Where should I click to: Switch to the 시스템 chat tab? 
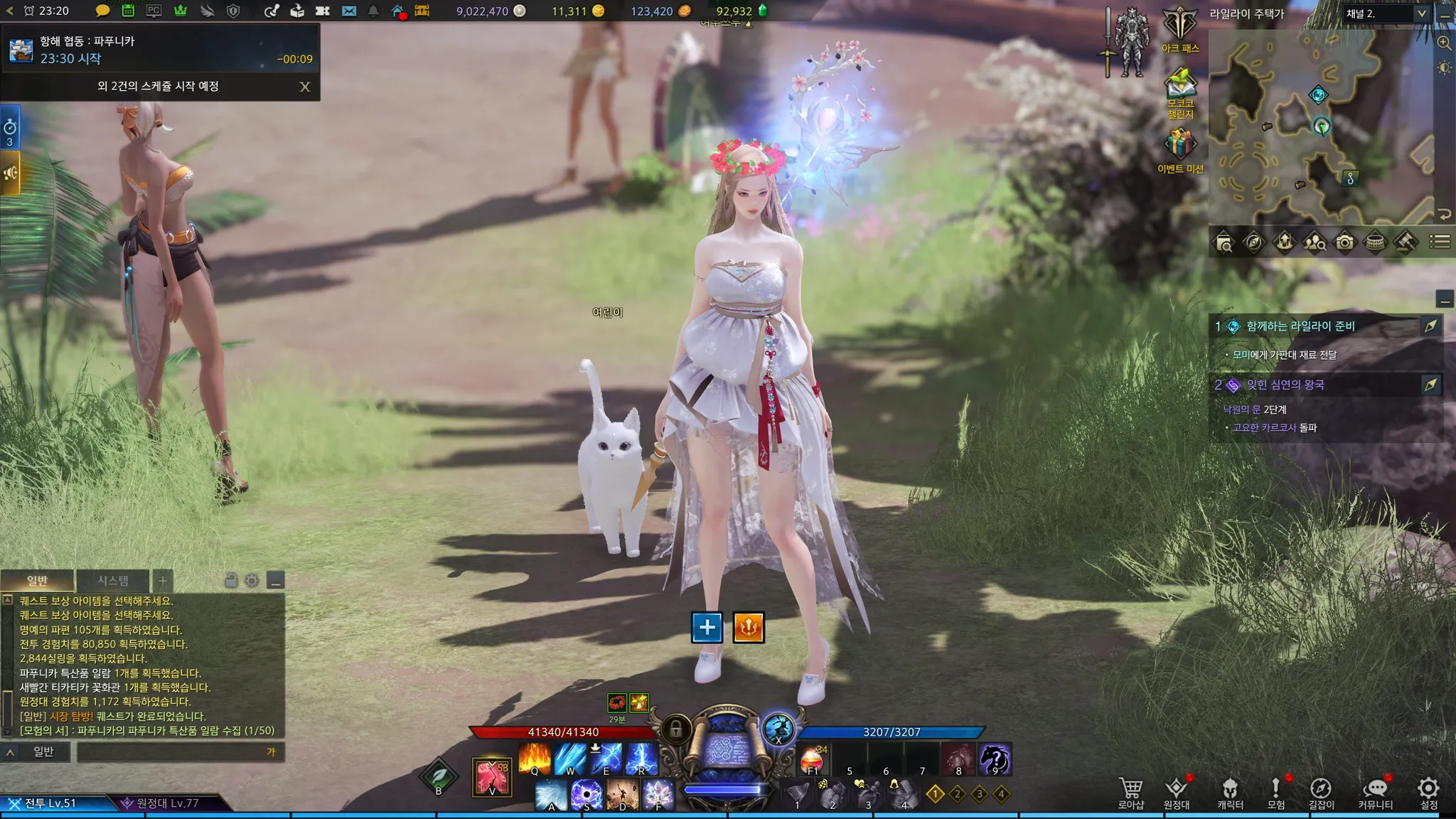(113, 581)
